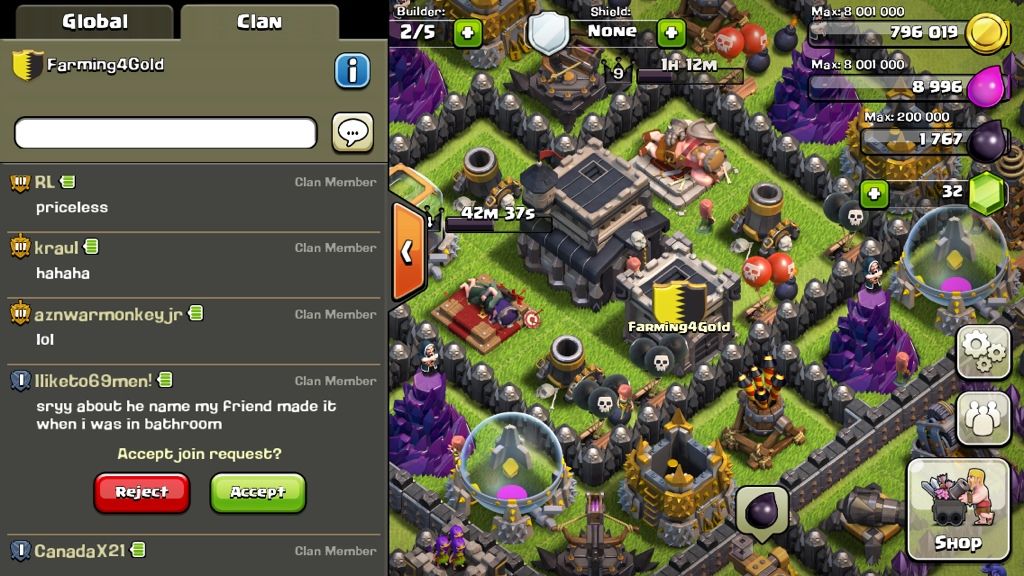
Task: Tap aznwarmonkeyjr's name in chat
Action: 108,314
